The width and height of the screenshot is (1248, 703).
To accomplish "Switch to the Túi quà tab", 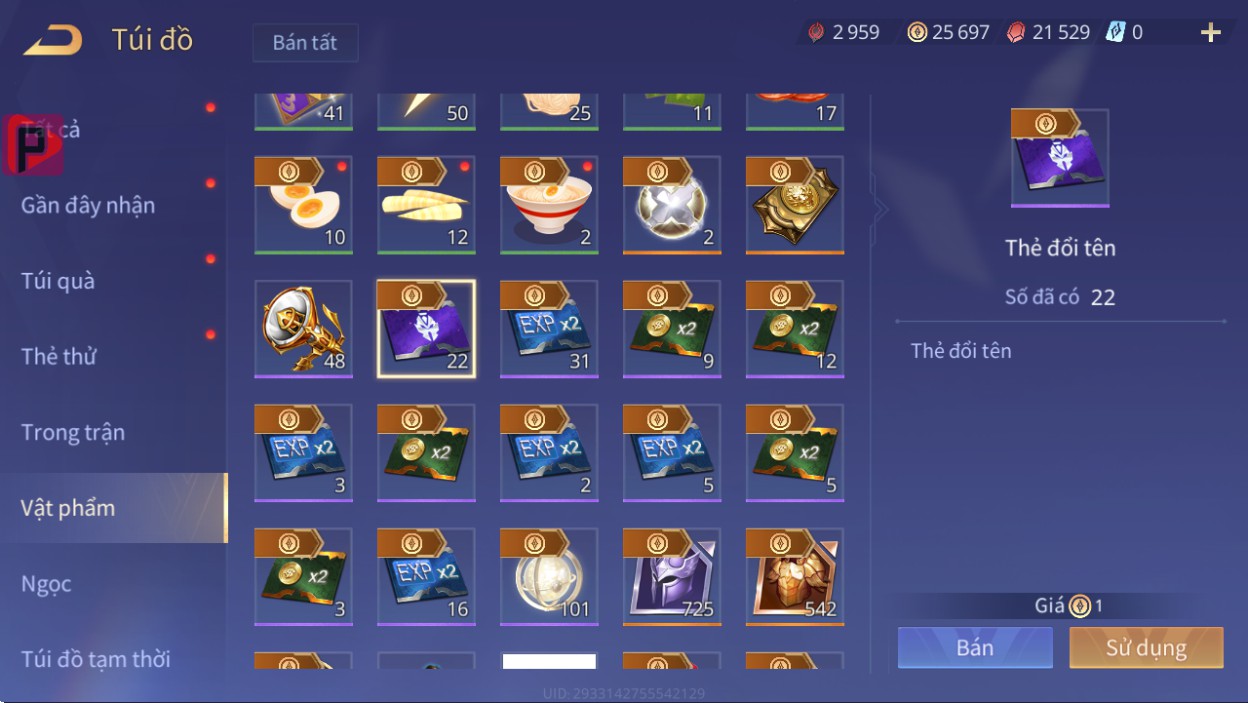I will [x=58, y=281].
